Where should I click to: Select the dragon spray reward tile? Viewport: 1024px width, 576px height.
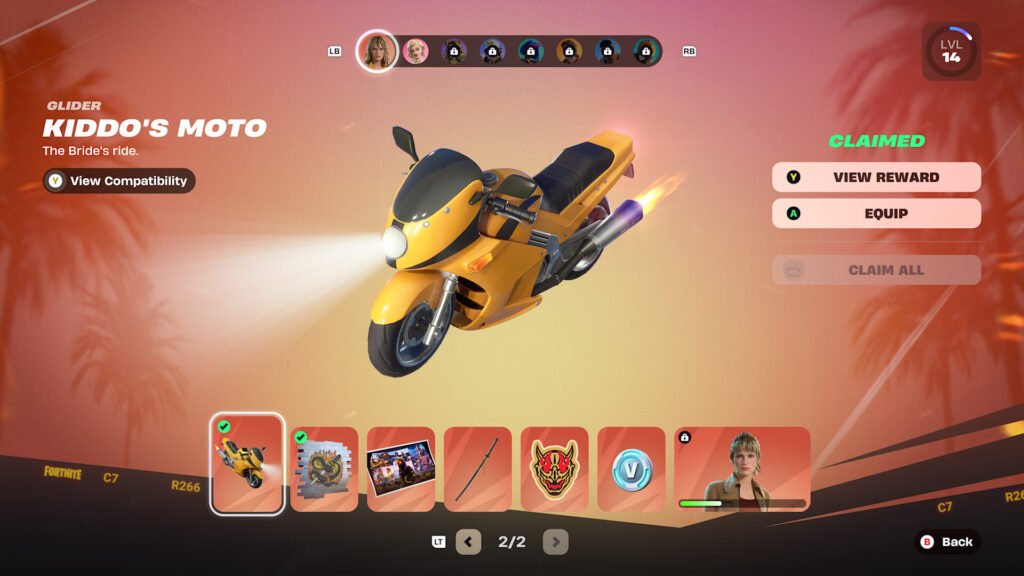click(324, 469)
